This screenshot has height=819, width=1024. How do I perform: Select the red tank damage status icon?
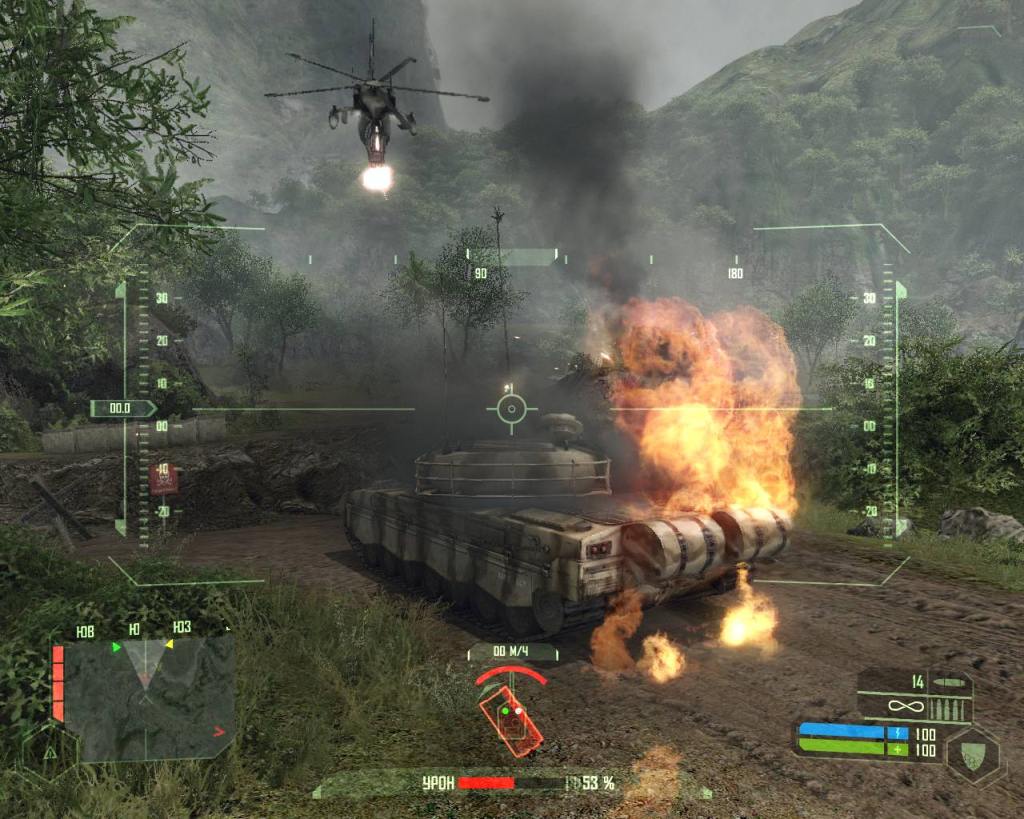tap(511, 719)
